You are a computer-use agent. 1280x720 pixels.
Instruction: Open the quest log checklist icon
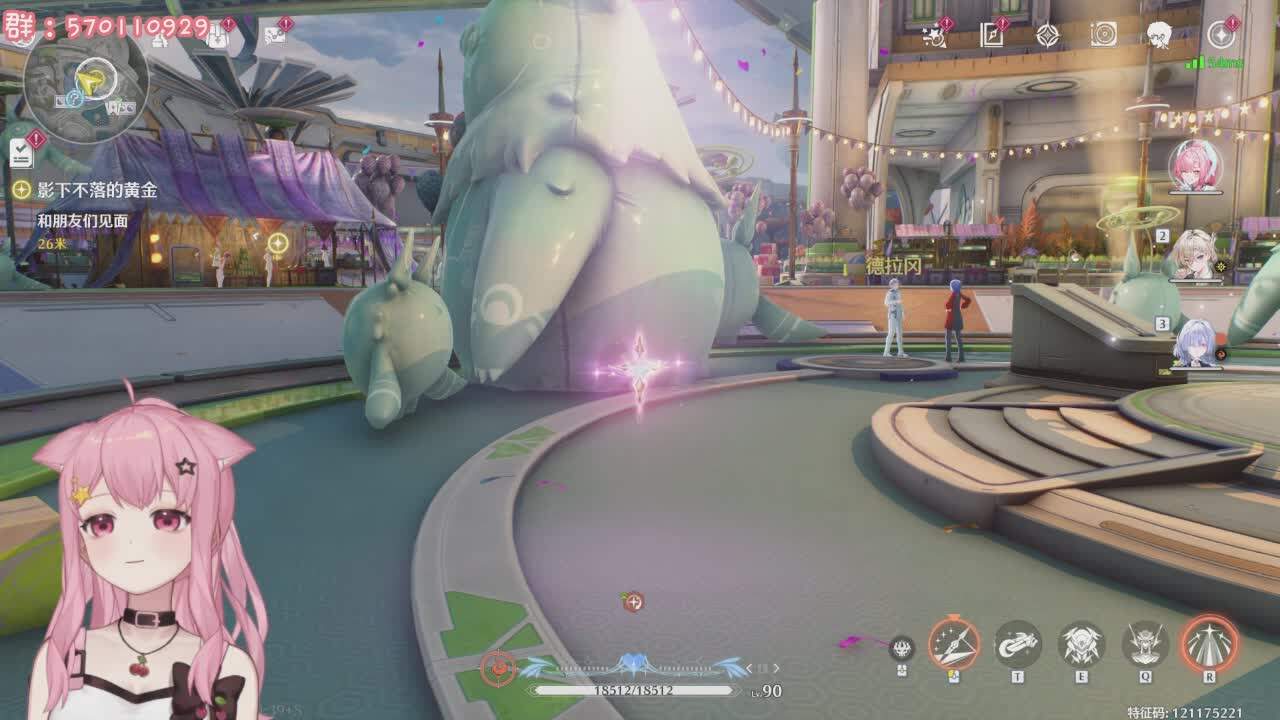pos(21,153)
